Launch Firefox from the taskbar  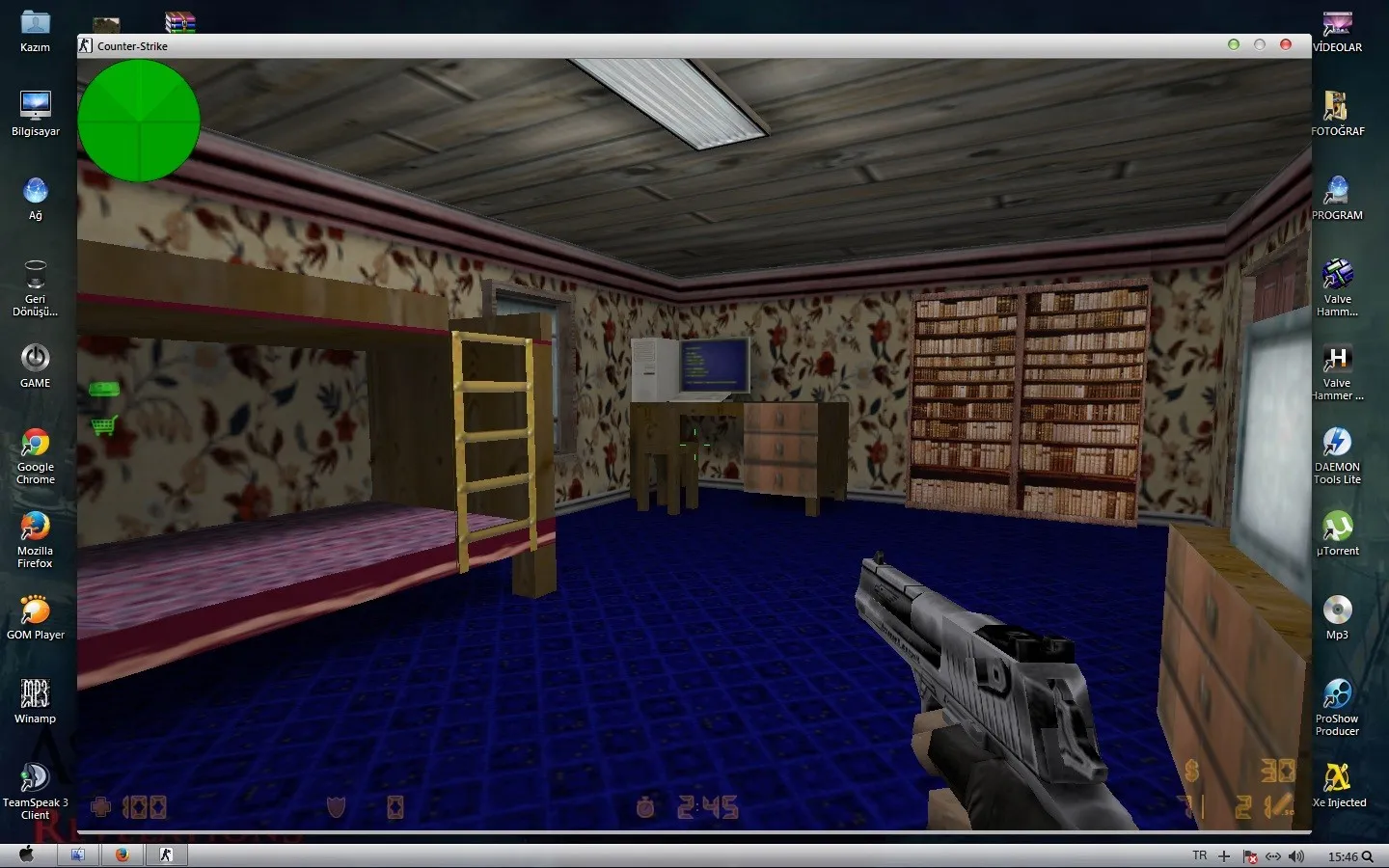tap(122, 854)
